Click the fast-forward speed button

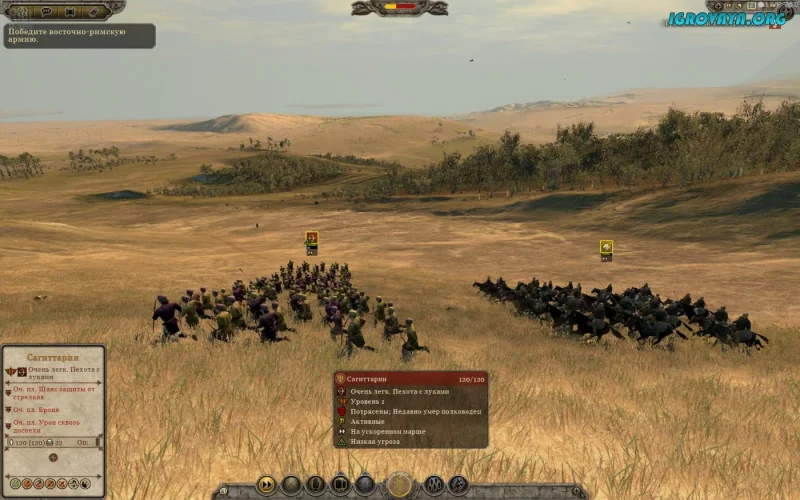tap(267, 485)
